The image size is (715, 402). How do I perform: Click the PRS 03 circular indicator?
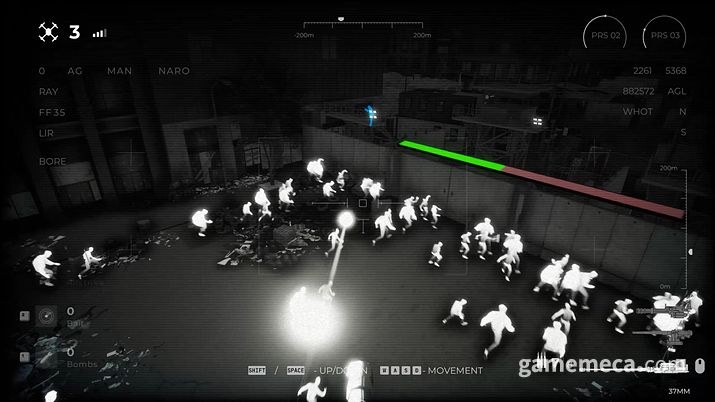tap(665, 36)
